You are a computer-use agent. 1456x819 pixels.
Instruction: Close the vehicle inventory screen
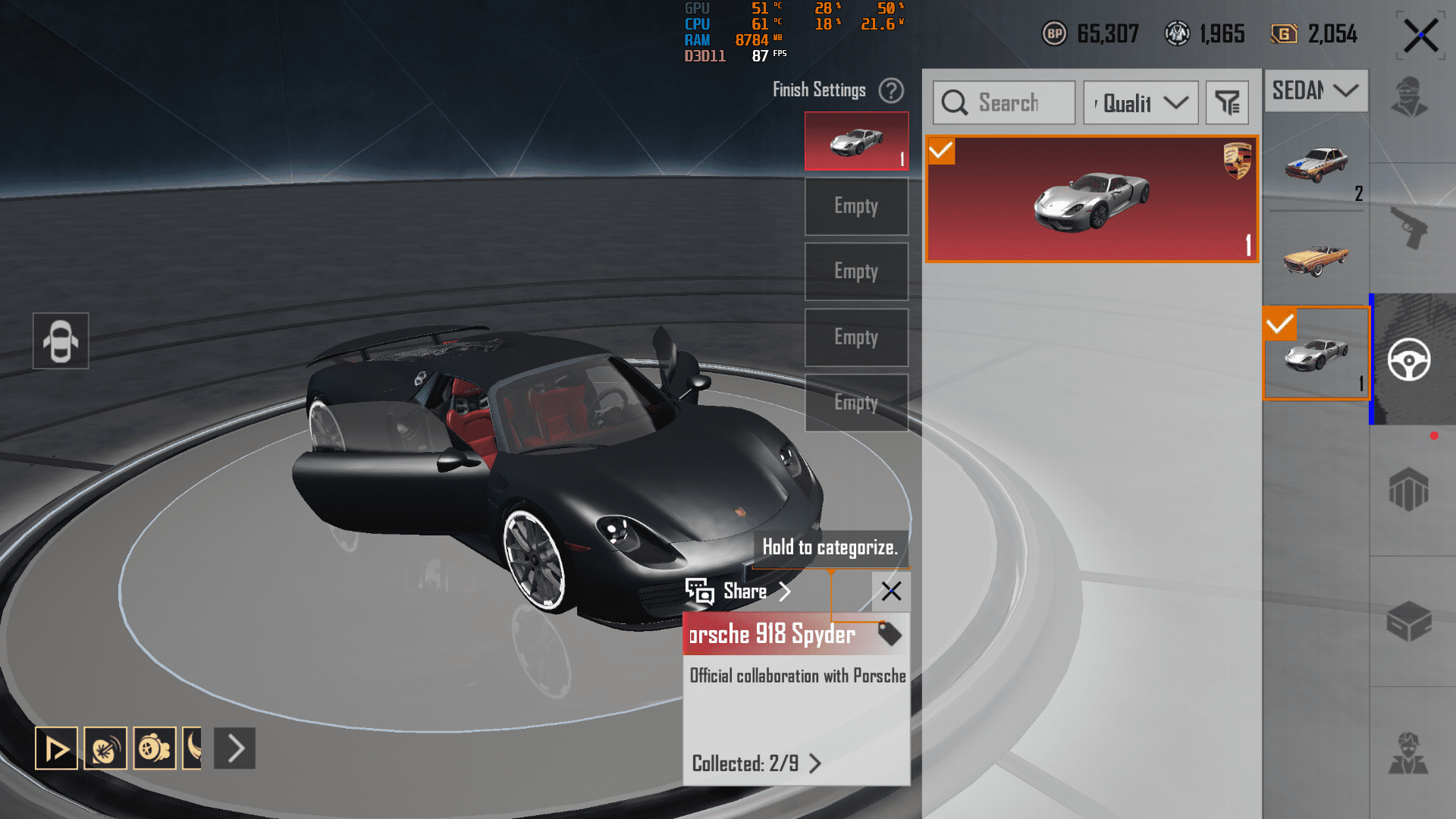[x=1420, y=36]
